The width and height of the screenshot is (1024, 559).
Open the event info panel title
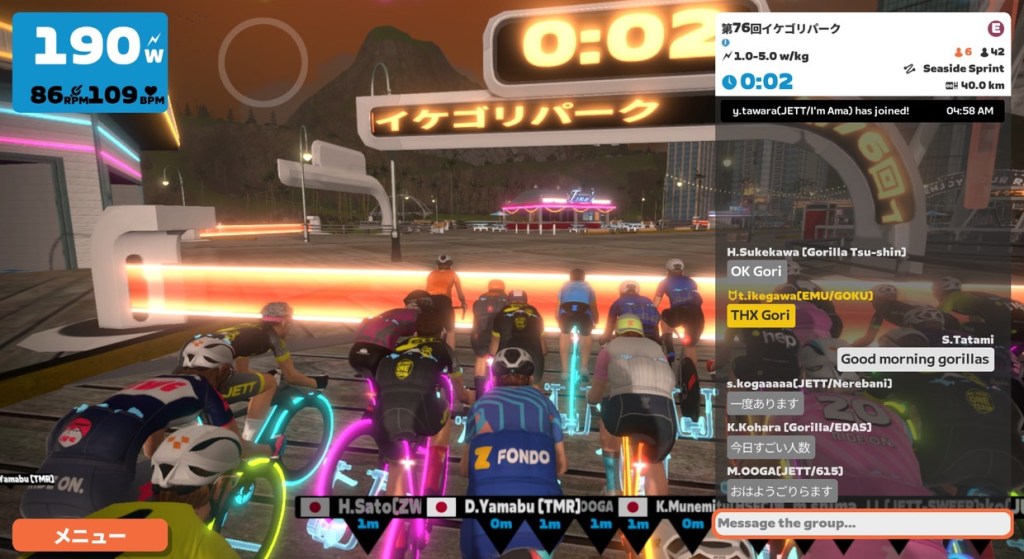[781, 28]
